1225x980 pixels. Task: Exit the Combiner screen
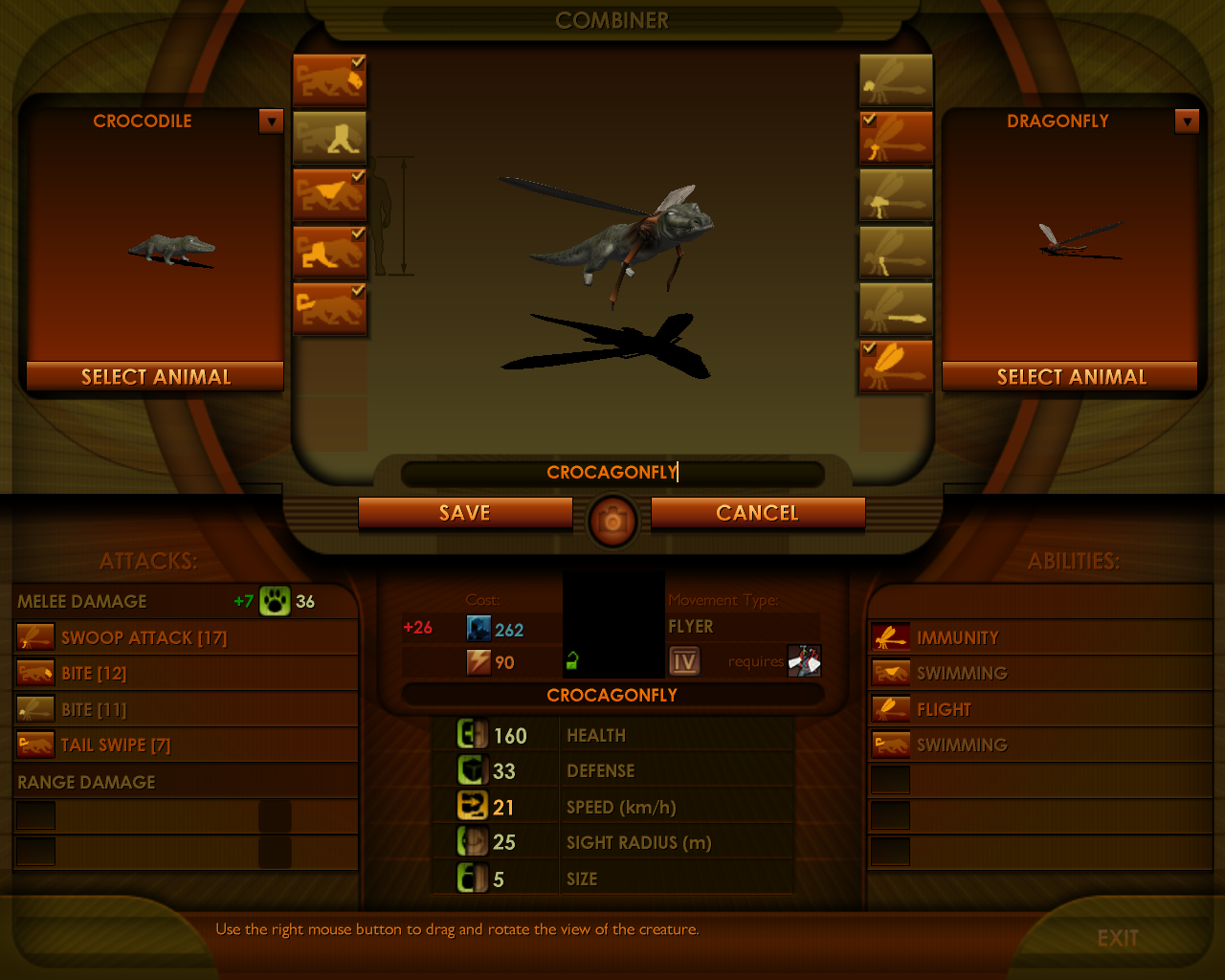[1117, 938]
